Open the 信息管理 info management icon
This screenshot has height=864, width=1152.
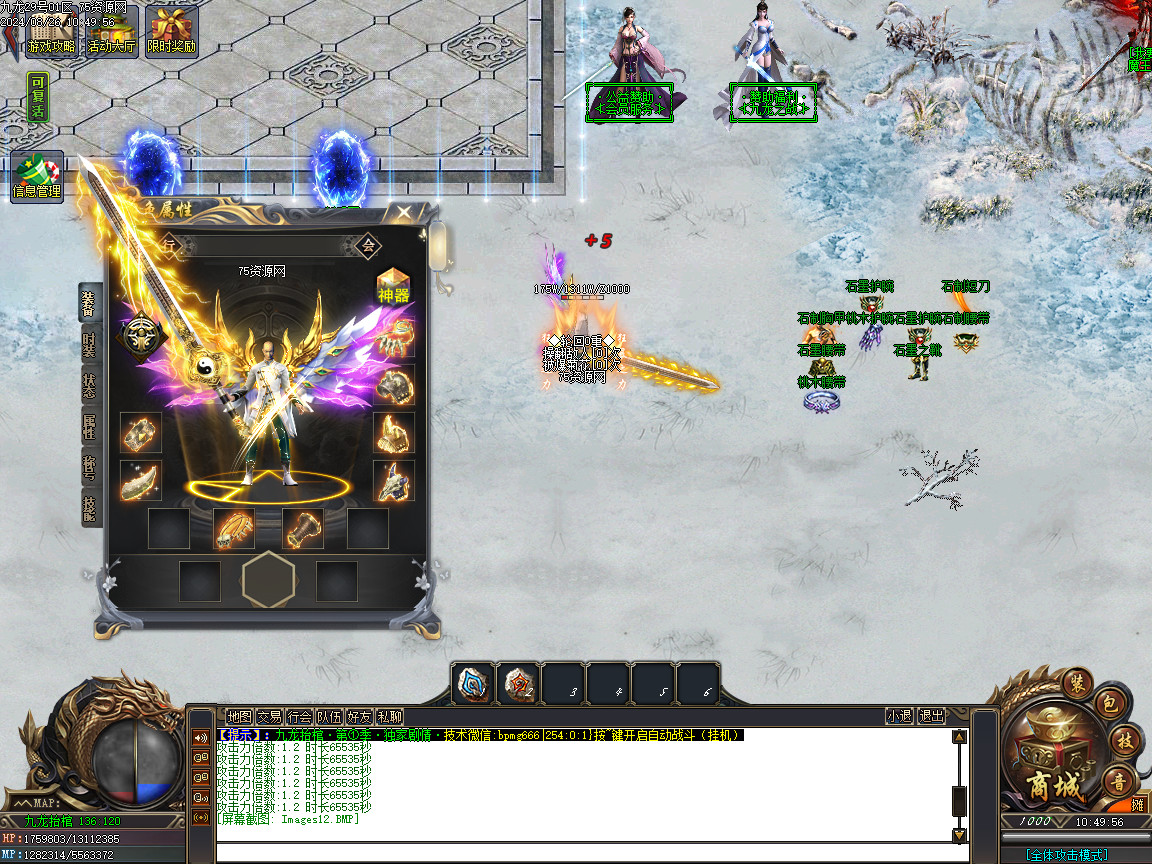[37, 177]
